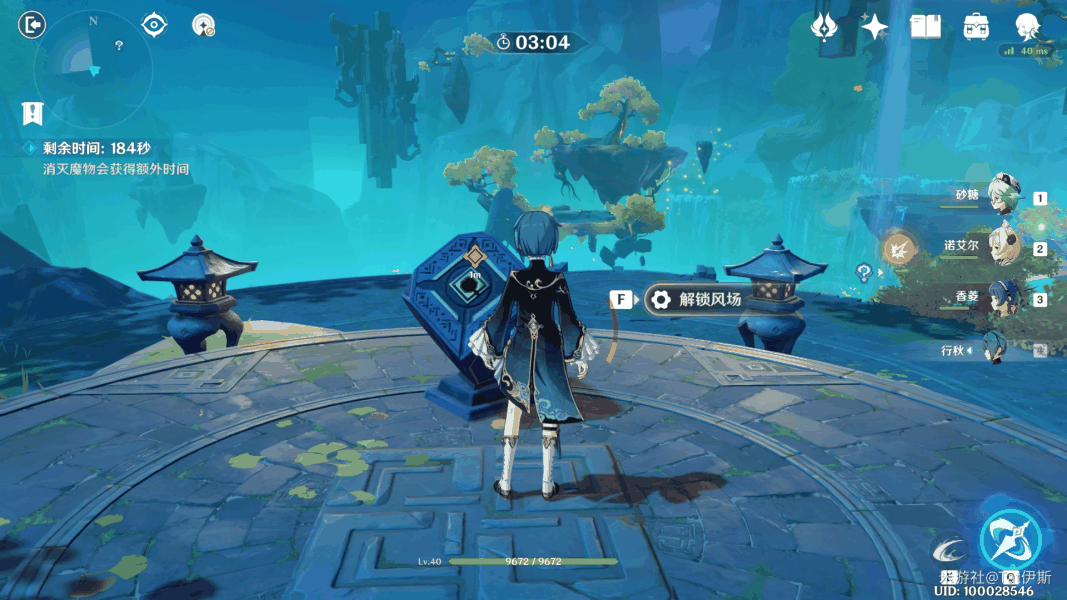The width and height of the screenshot is (1067, 600).
Task: Open the map via the circular minimap
Action: [x=92, y=68]
